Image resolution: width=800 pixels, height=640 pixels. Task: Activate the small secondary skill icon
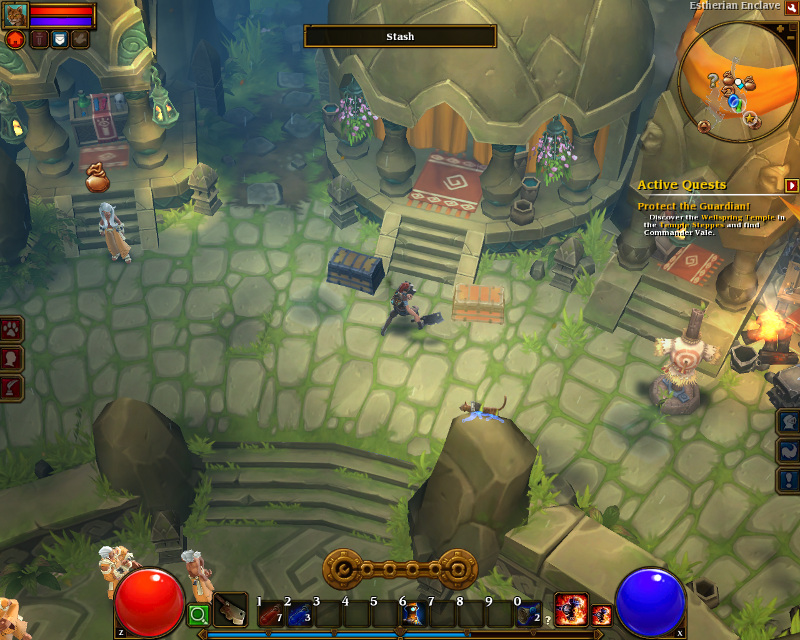pyautogui.click(x=601, y=615)
